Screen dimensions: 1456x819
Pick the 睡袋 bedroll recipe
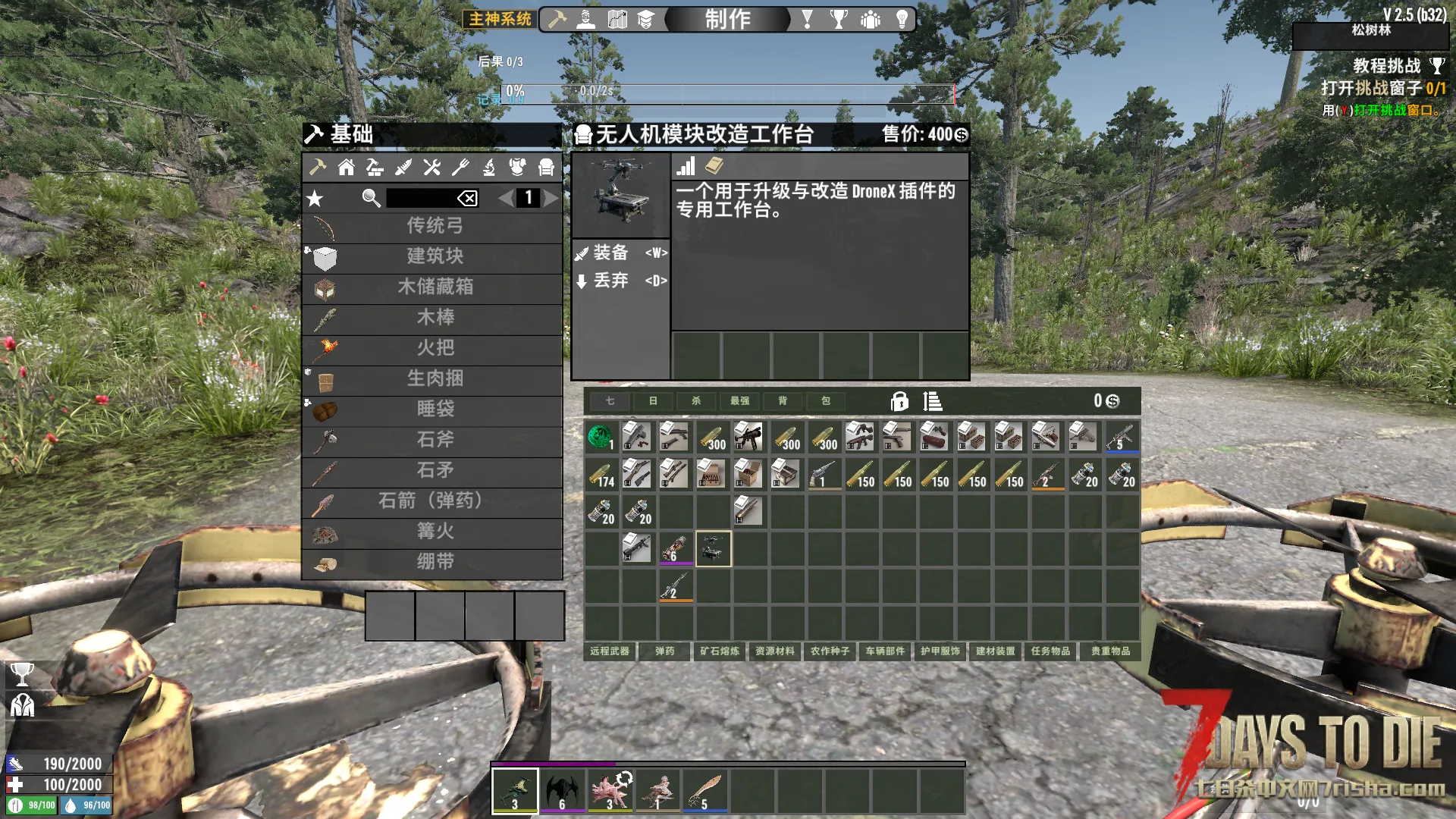click(x=433, y=409)
